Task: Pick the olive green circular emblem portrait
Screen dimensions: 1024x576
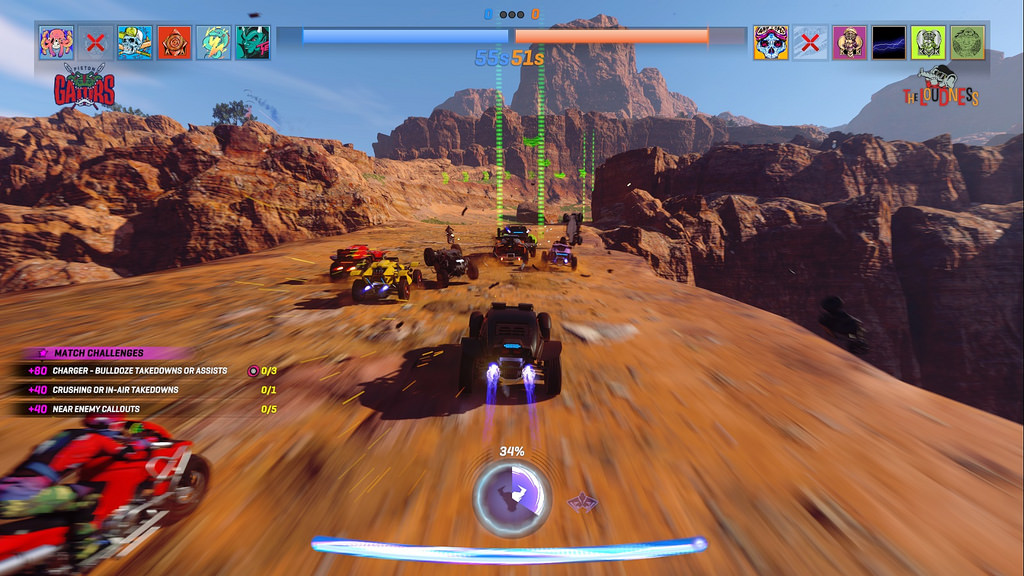Action: 967,42
